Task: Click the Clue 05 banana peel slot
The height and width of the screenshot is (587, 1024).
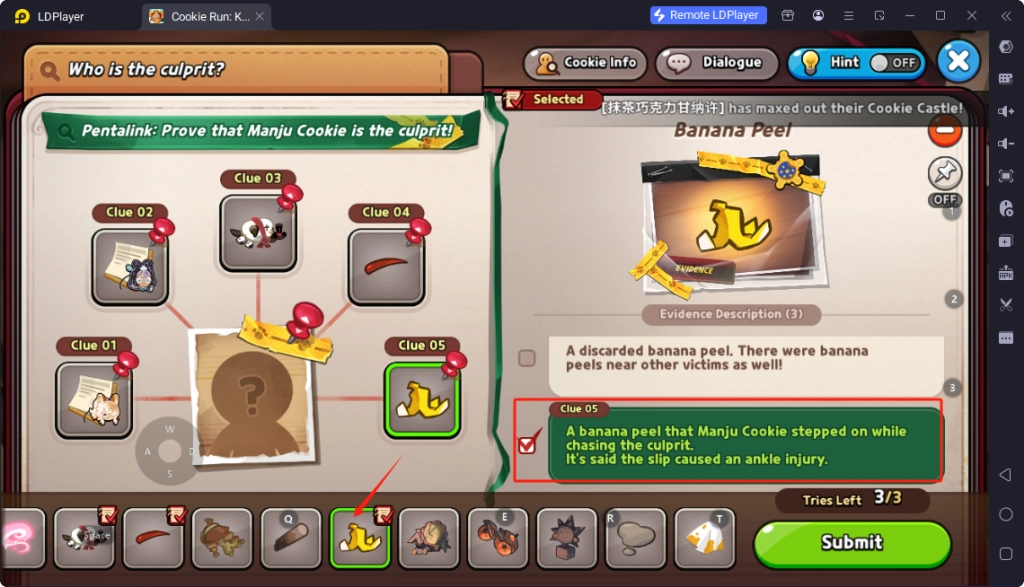Action: (422, 399)
